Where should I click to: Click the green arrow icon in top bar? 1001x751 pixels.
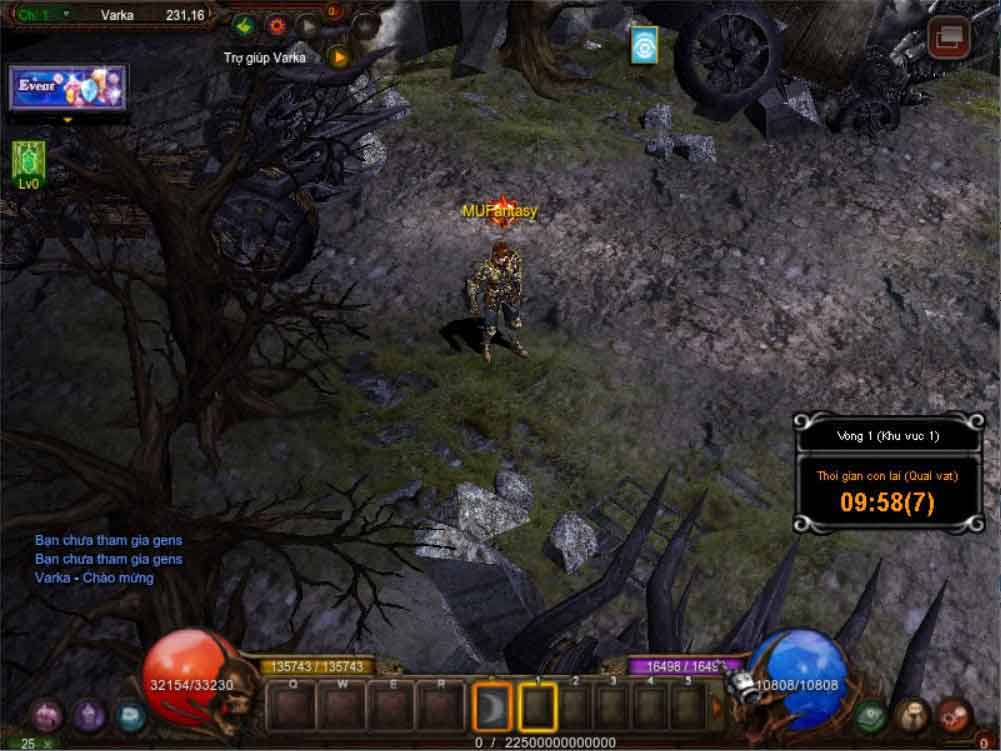[244, 24]
